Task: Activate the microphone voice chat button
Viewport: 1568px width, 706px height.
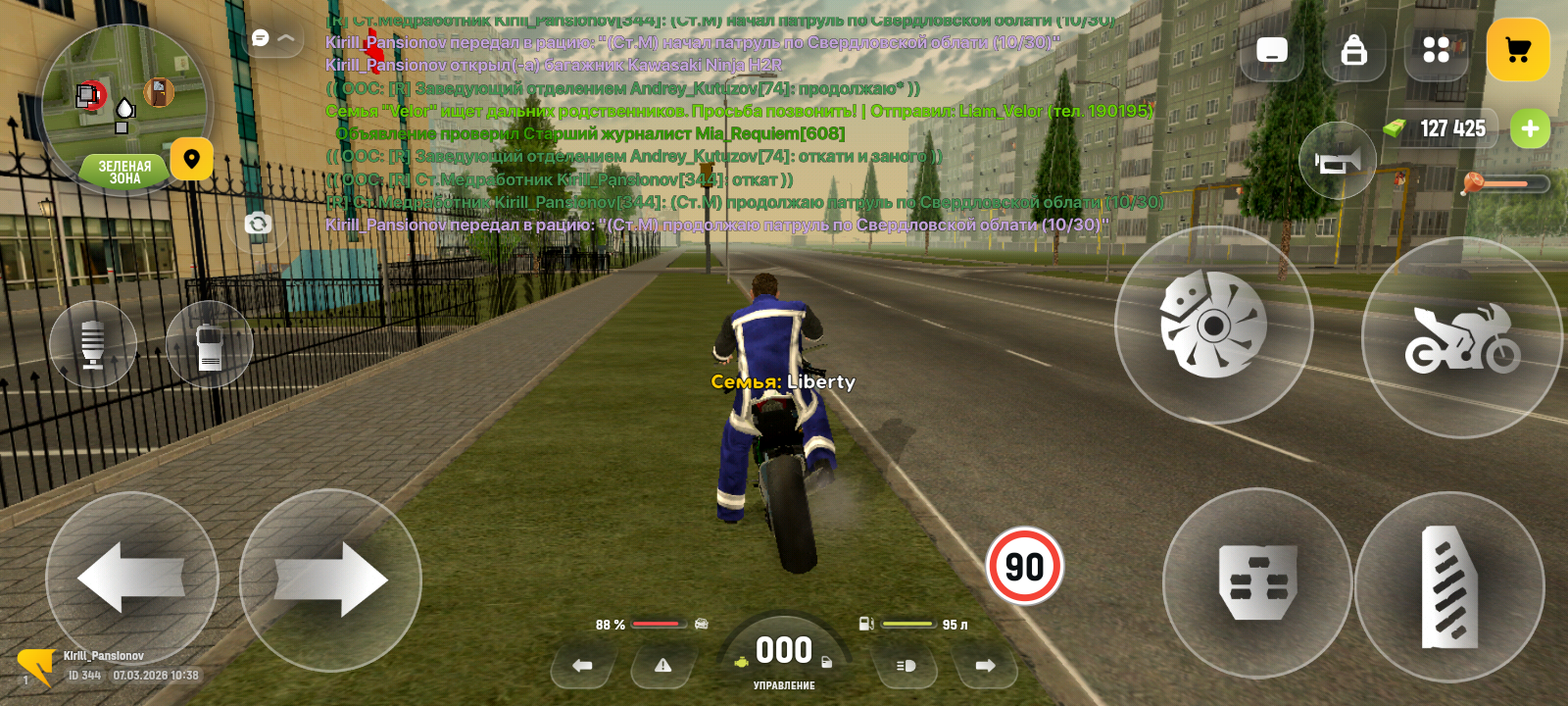Action: [x=93, y=344]
